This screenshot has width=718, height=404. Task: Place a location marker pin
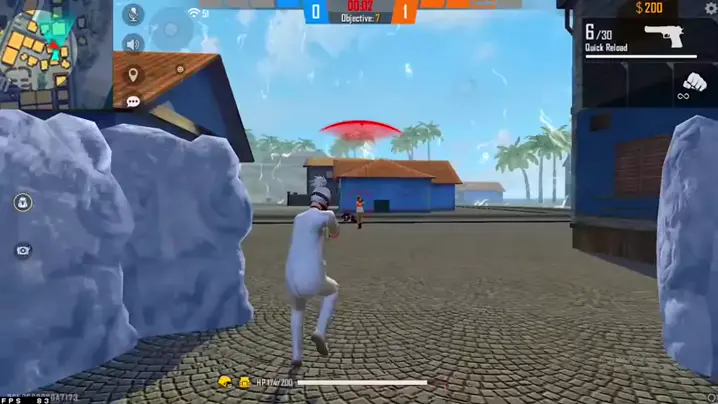click(x=133, y=75)
